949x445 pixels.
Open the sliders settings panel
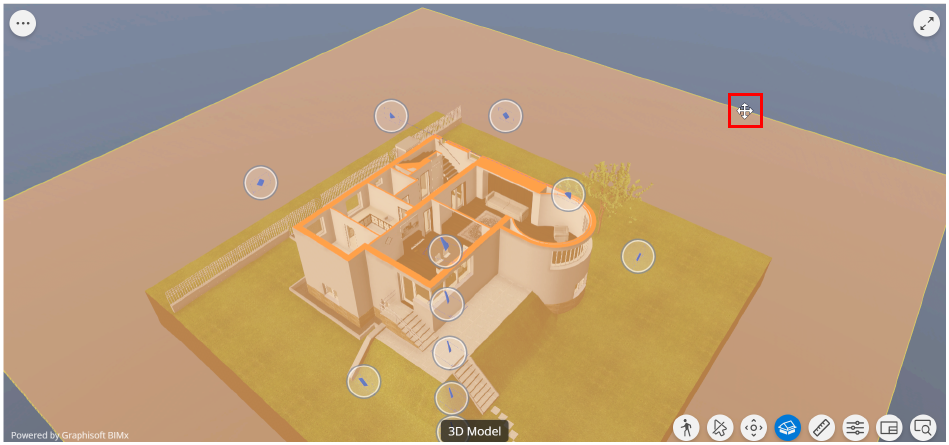[x=855, y=428]
